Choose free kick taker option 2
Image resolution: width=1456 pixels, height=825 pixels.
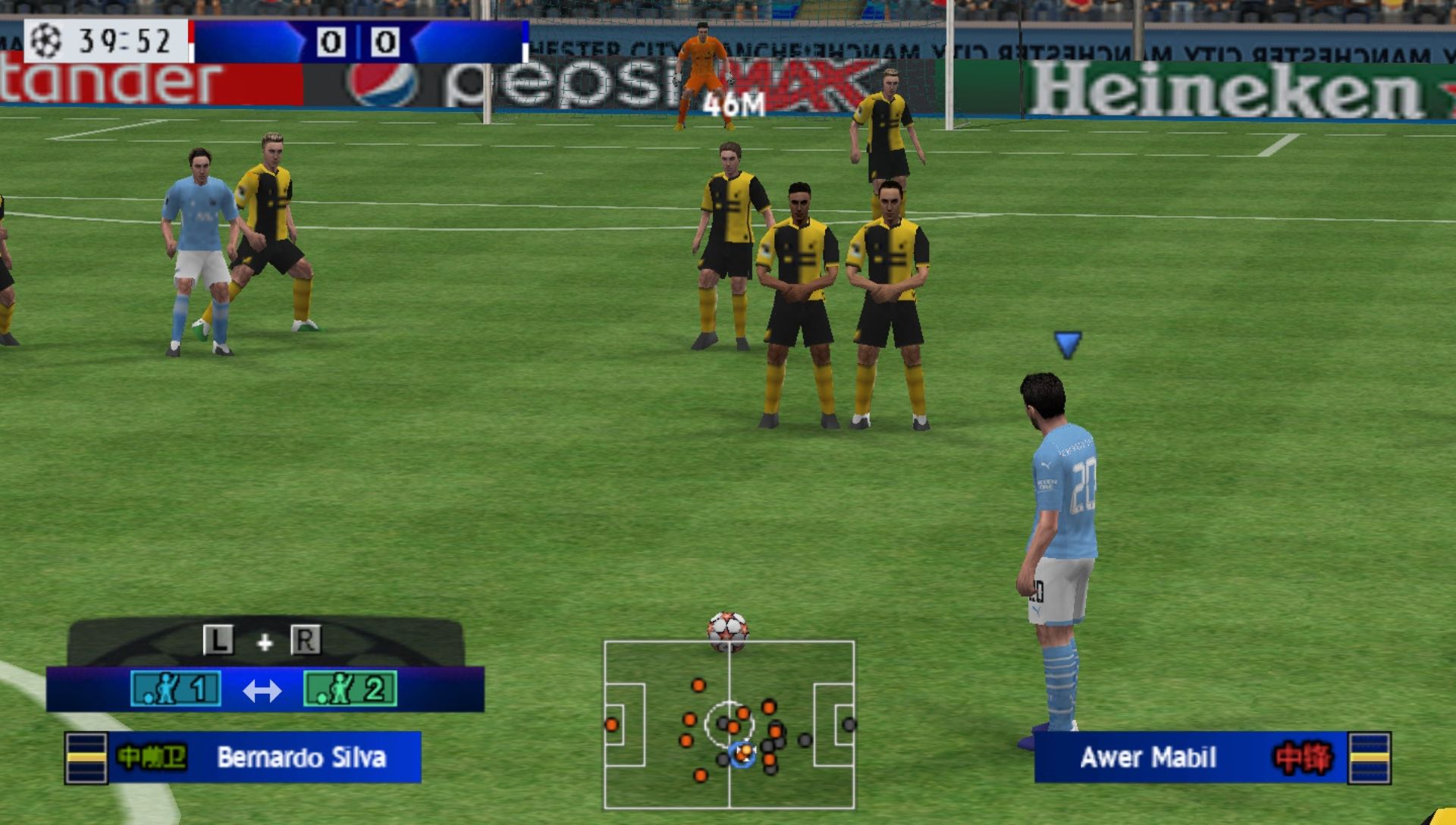tap(350, 689)
